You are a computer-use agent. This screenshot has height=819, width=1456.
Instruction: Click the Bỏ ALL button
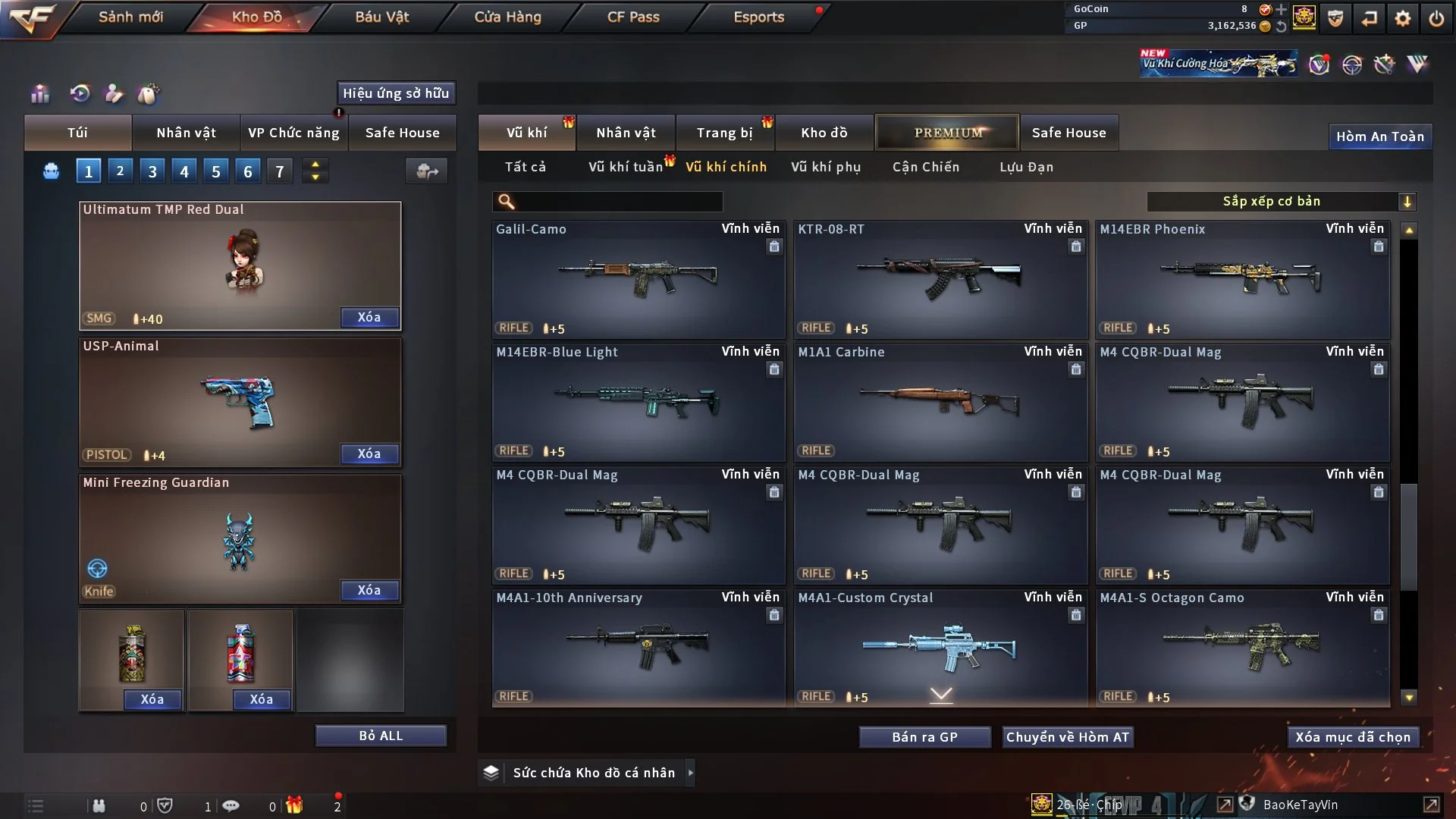[381, 736]
